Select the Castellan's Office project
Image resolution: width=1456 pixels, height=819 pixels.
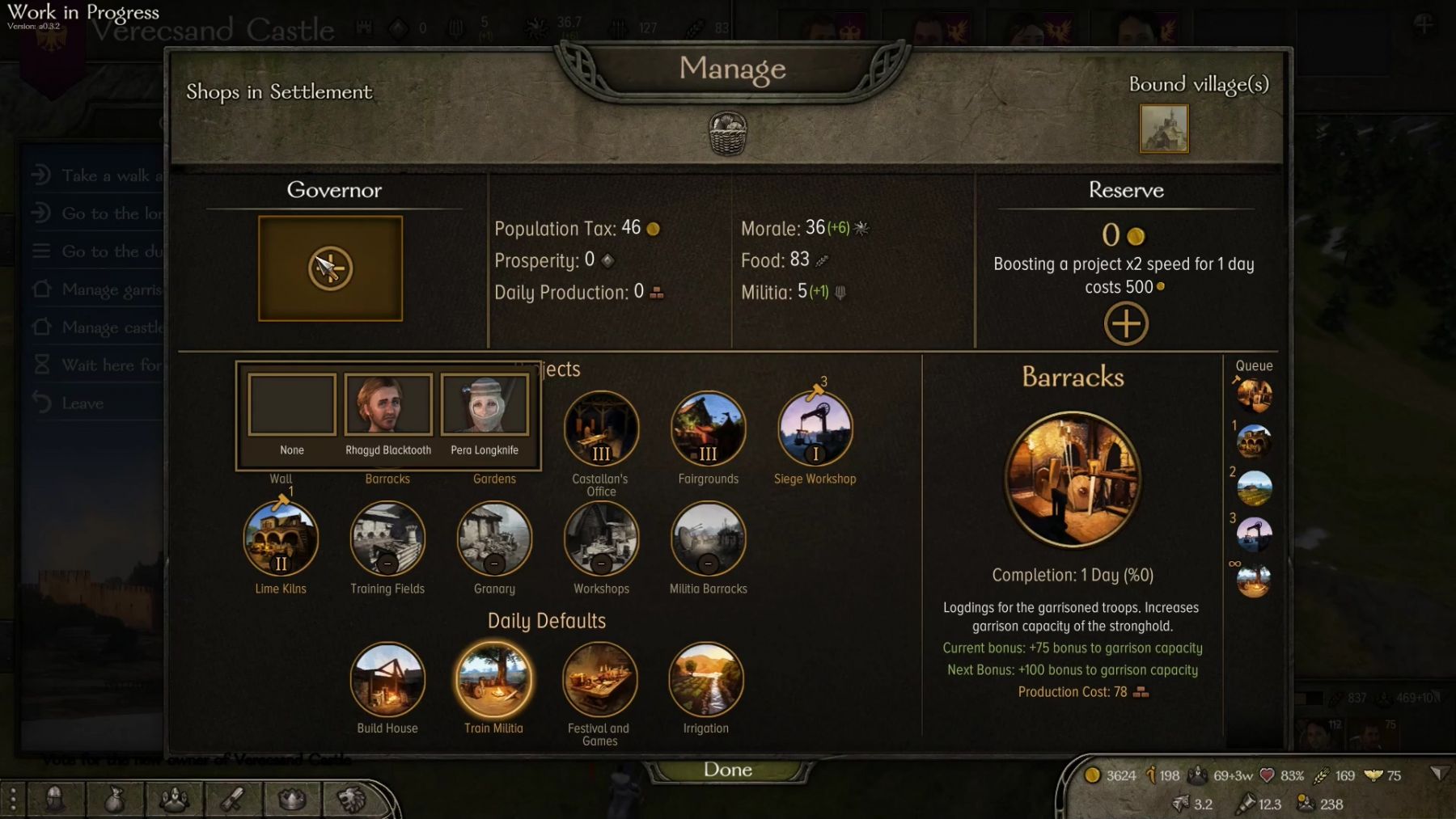coord(601,428)
